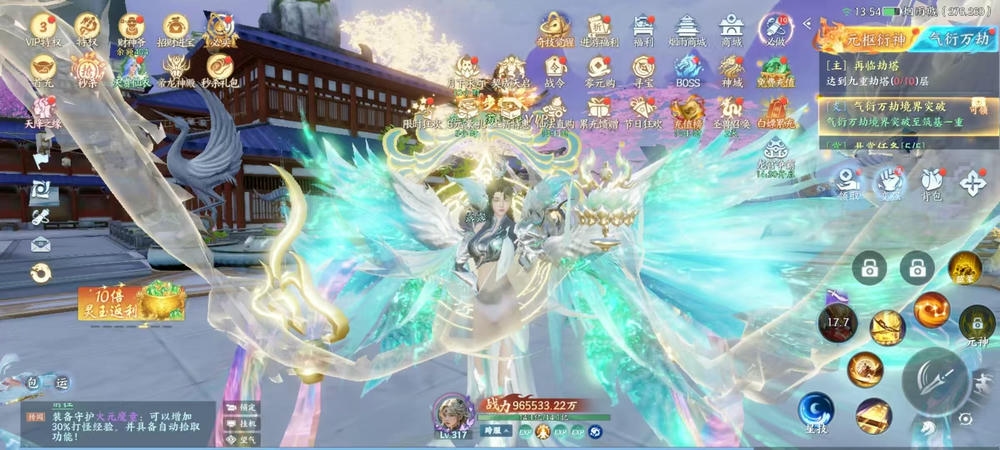Open the 战令 battle pass icon

pos(556,70)
